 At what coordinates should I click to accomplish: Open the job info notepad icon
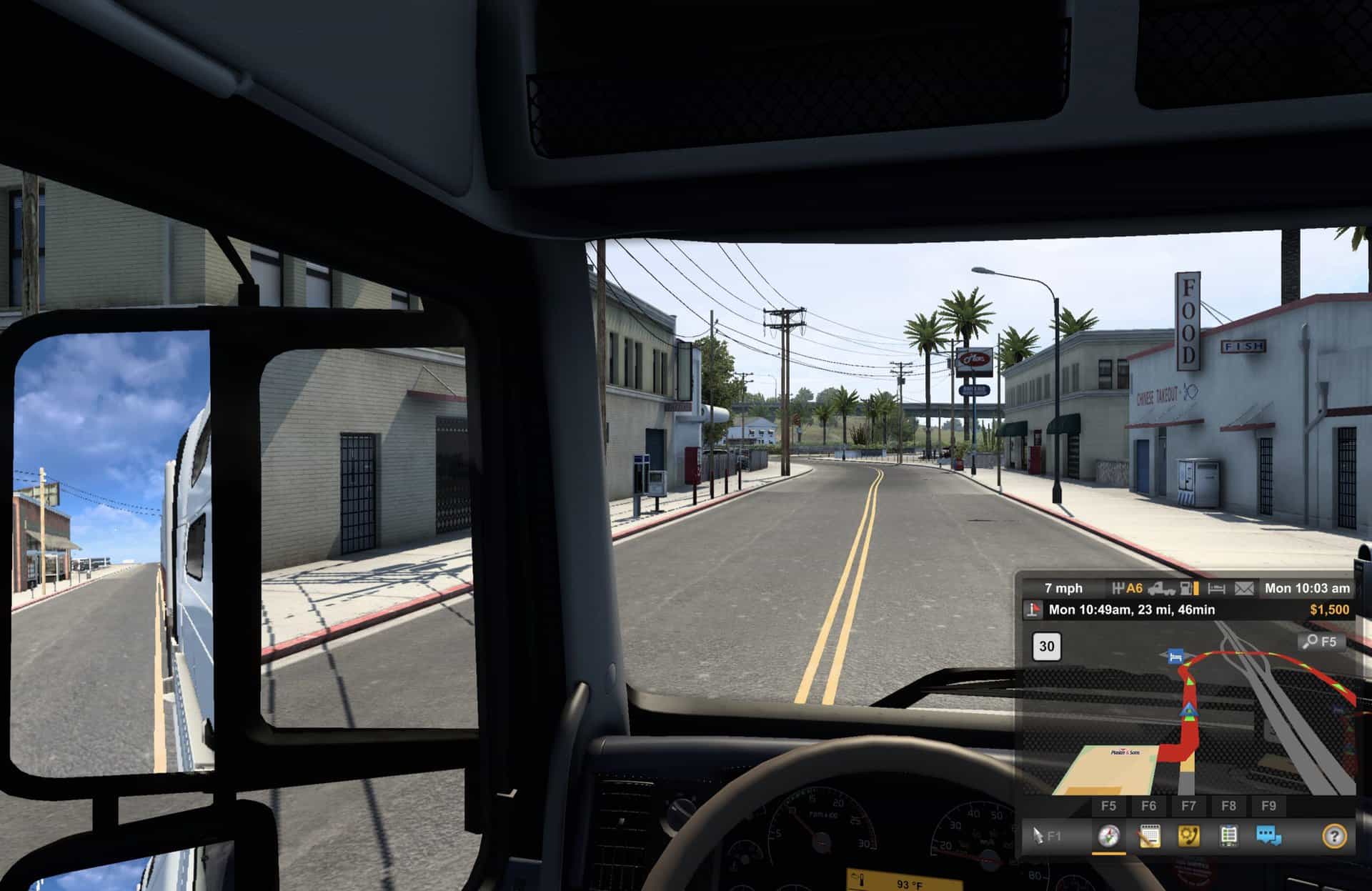[x=1150, y=835]
